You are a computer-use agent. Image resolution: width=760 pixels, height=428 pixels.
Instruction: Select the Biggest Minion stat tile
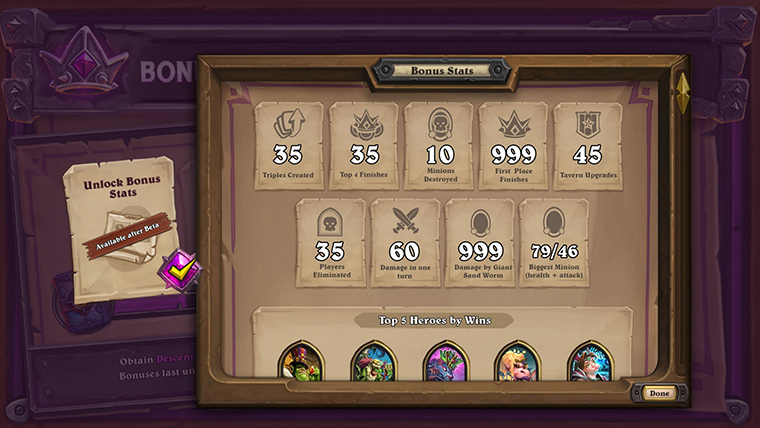(554, 243)
